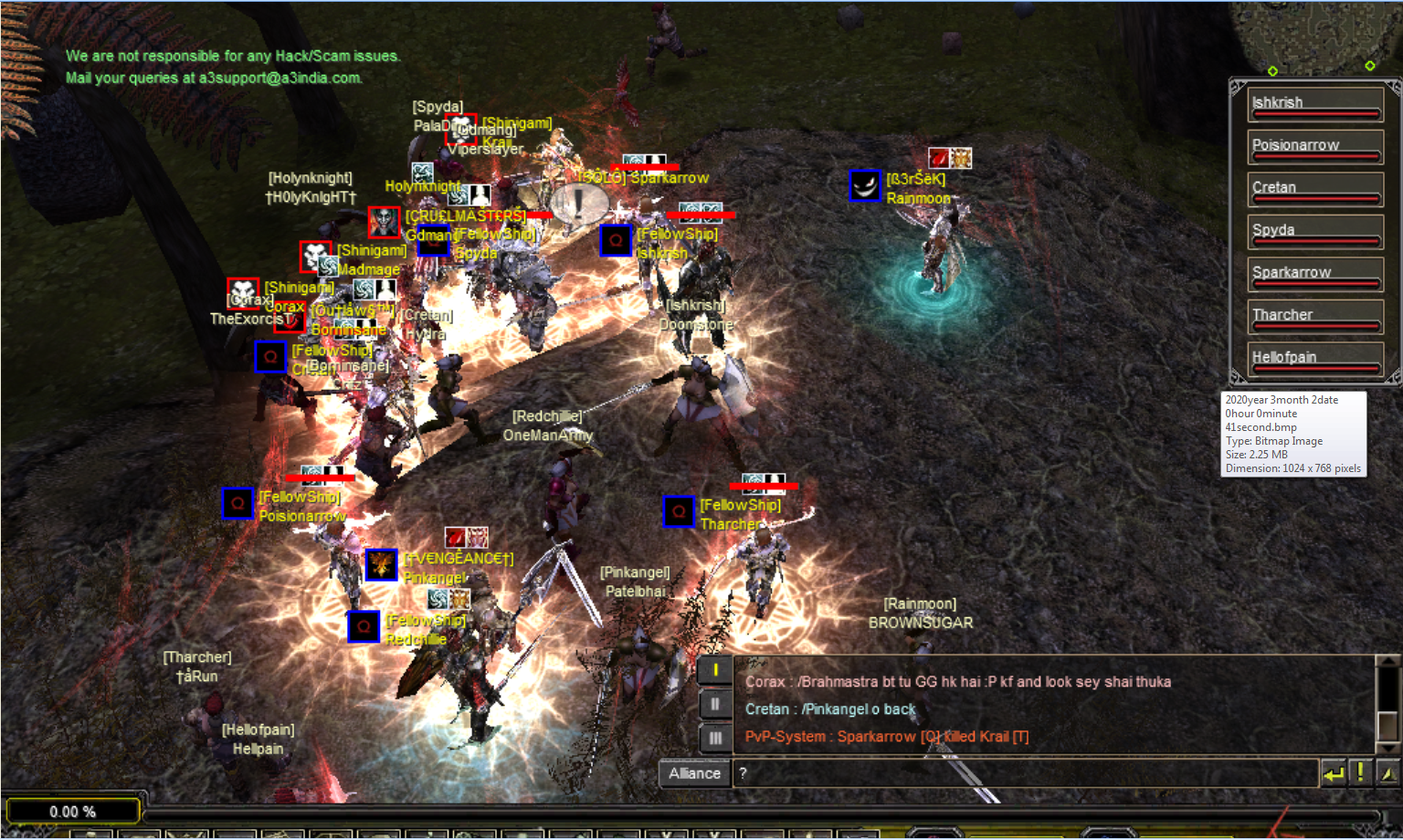Viewport: 1403px width, 840px height.
Task: Select Spyda in the party list
Action: pyautogui.click(x=1314, y=231)
